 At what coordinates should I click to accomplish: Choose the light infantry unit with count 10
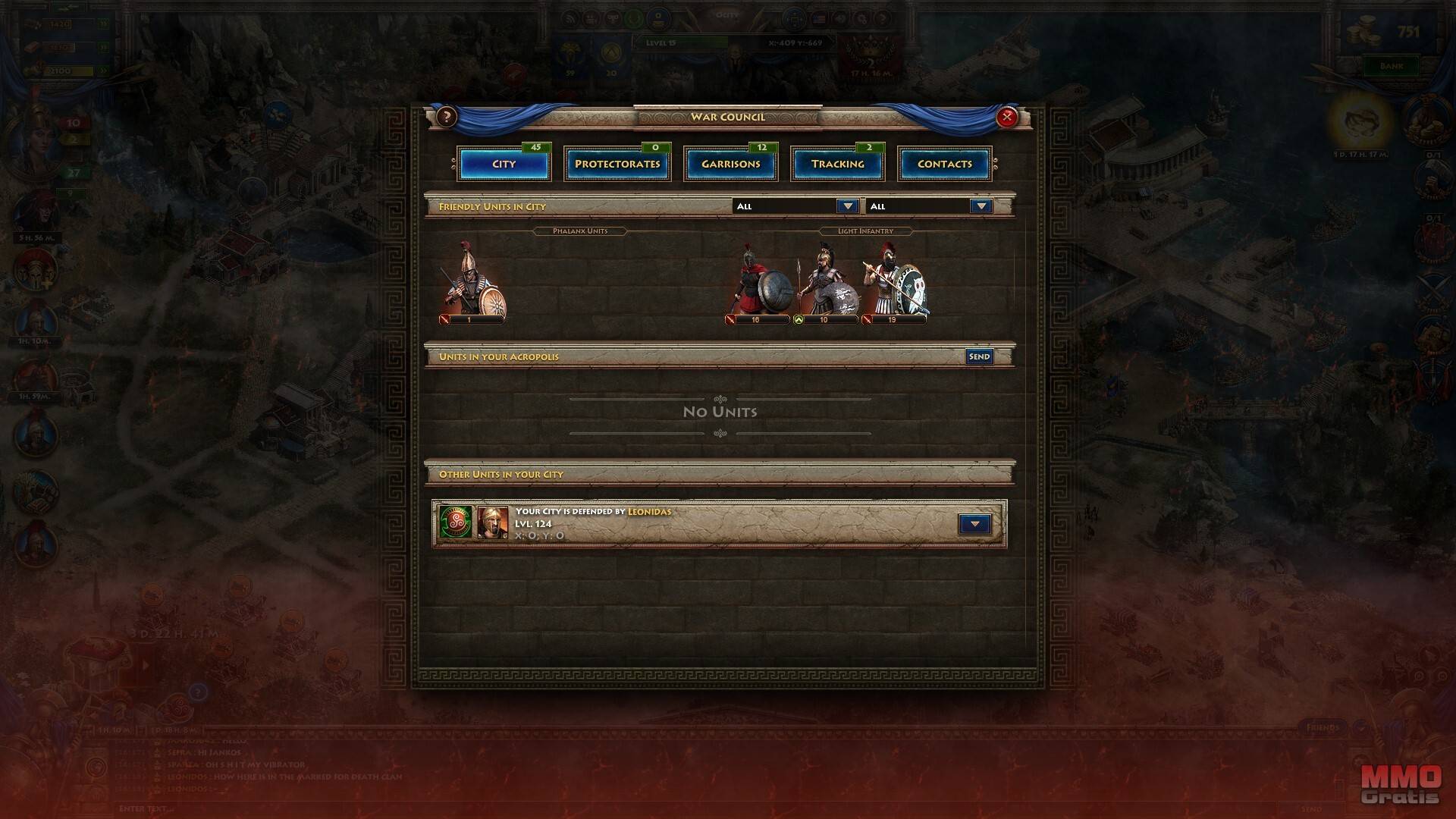[x=826, y=281]
